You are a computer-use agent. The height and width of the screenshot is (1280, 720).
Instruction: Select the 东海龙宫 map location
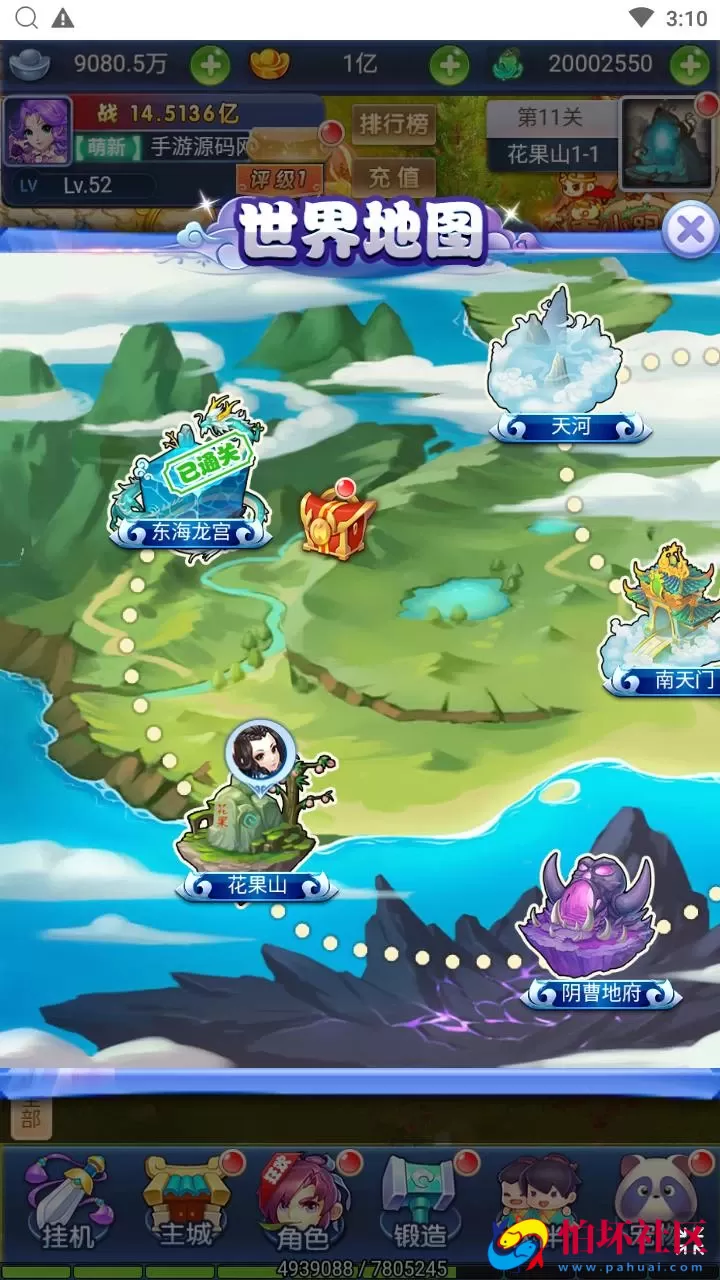click(190, 482)
